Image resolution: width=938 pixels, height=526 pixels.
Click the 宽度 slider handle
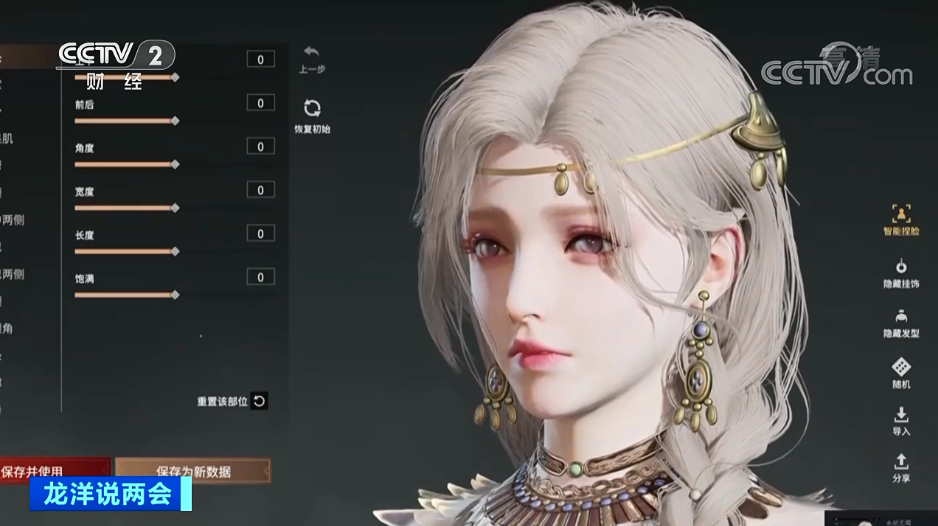click(x=175, y=208)
